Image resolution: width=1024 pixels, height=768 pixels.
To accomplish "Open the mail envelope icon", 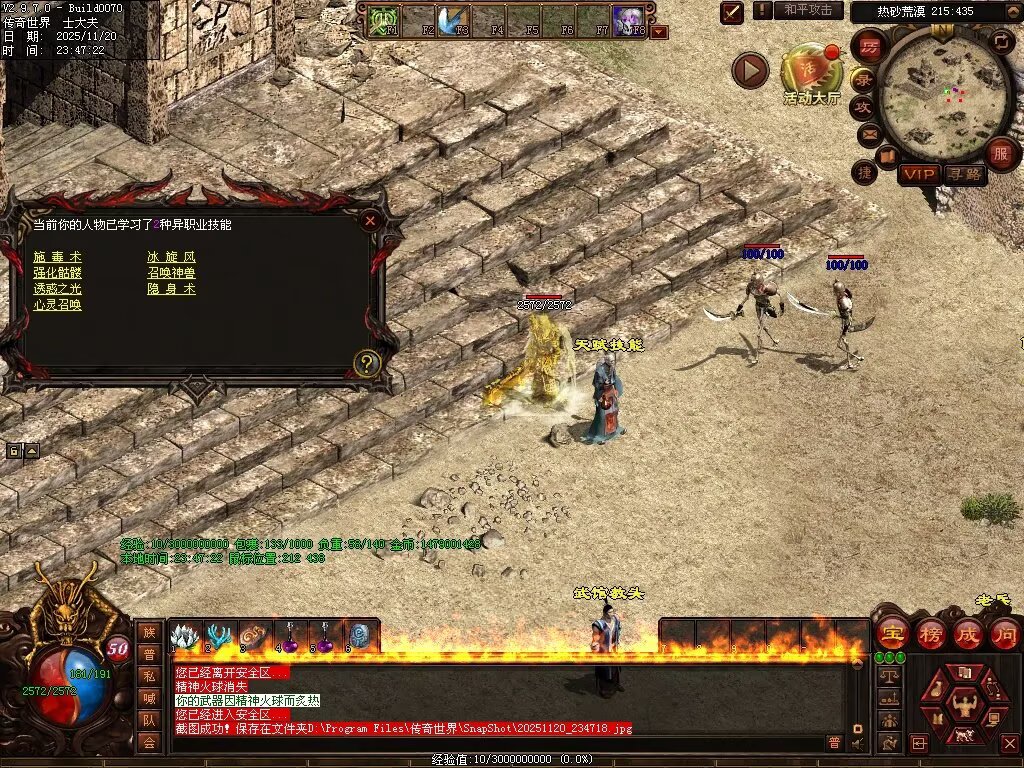I will [x=867, y=133].
